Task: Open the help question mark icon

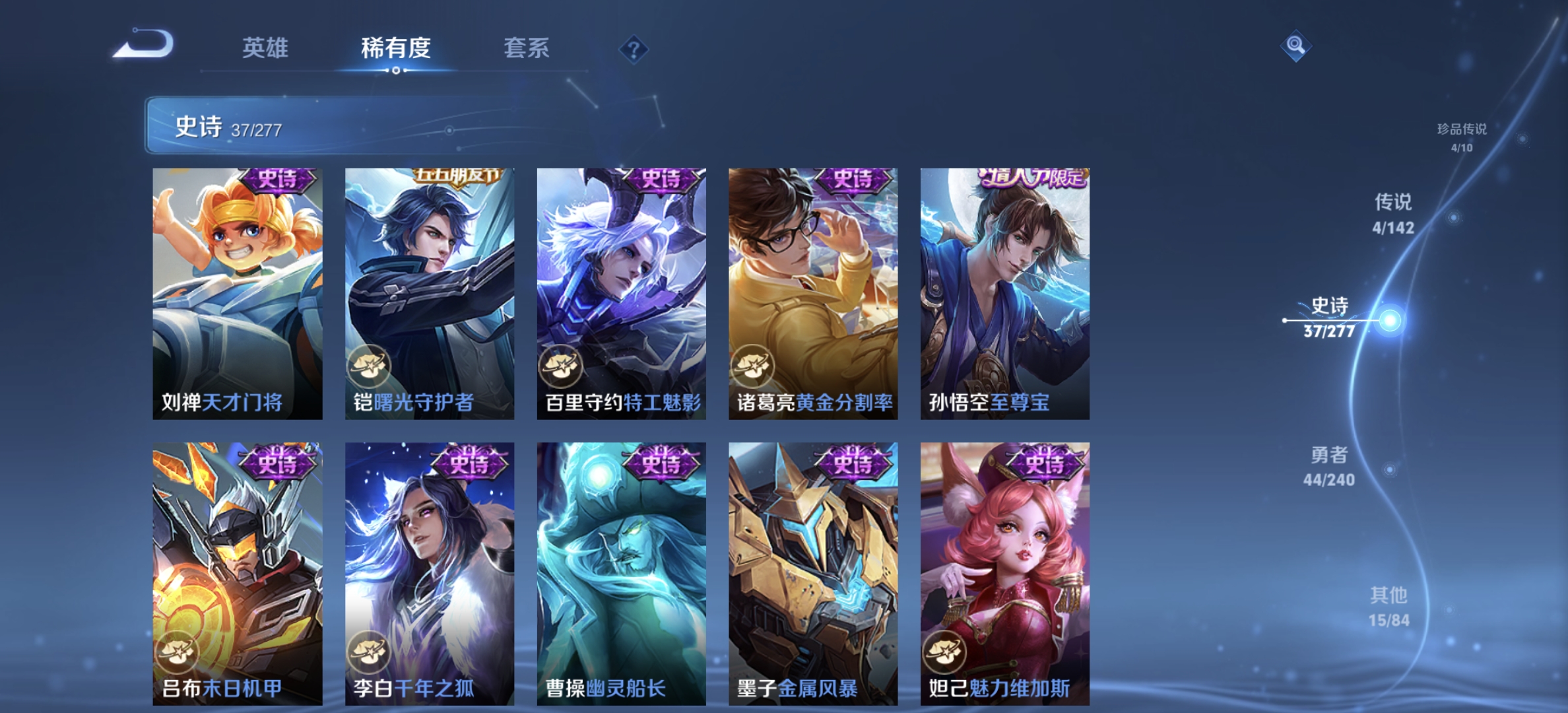Action: [x=634, y=49]
